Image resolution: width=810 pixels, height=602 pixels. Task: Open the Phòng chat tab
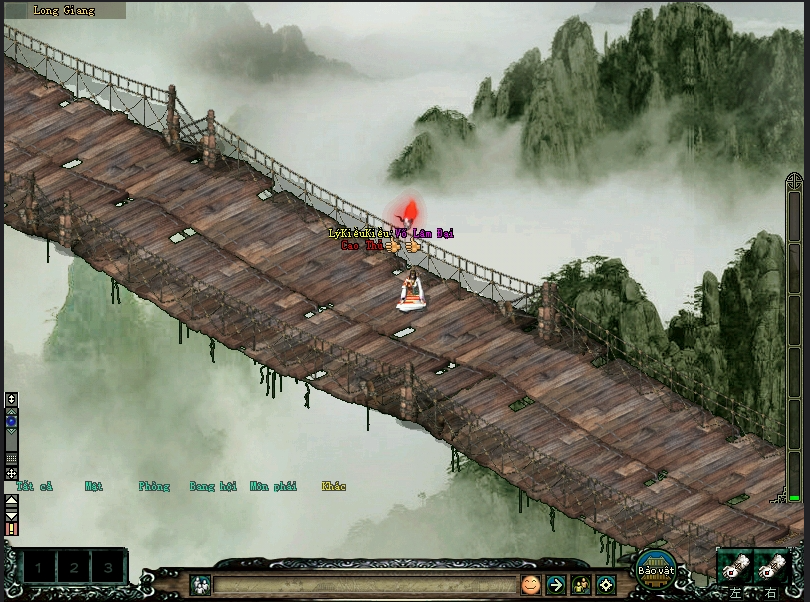coord(154,487)
